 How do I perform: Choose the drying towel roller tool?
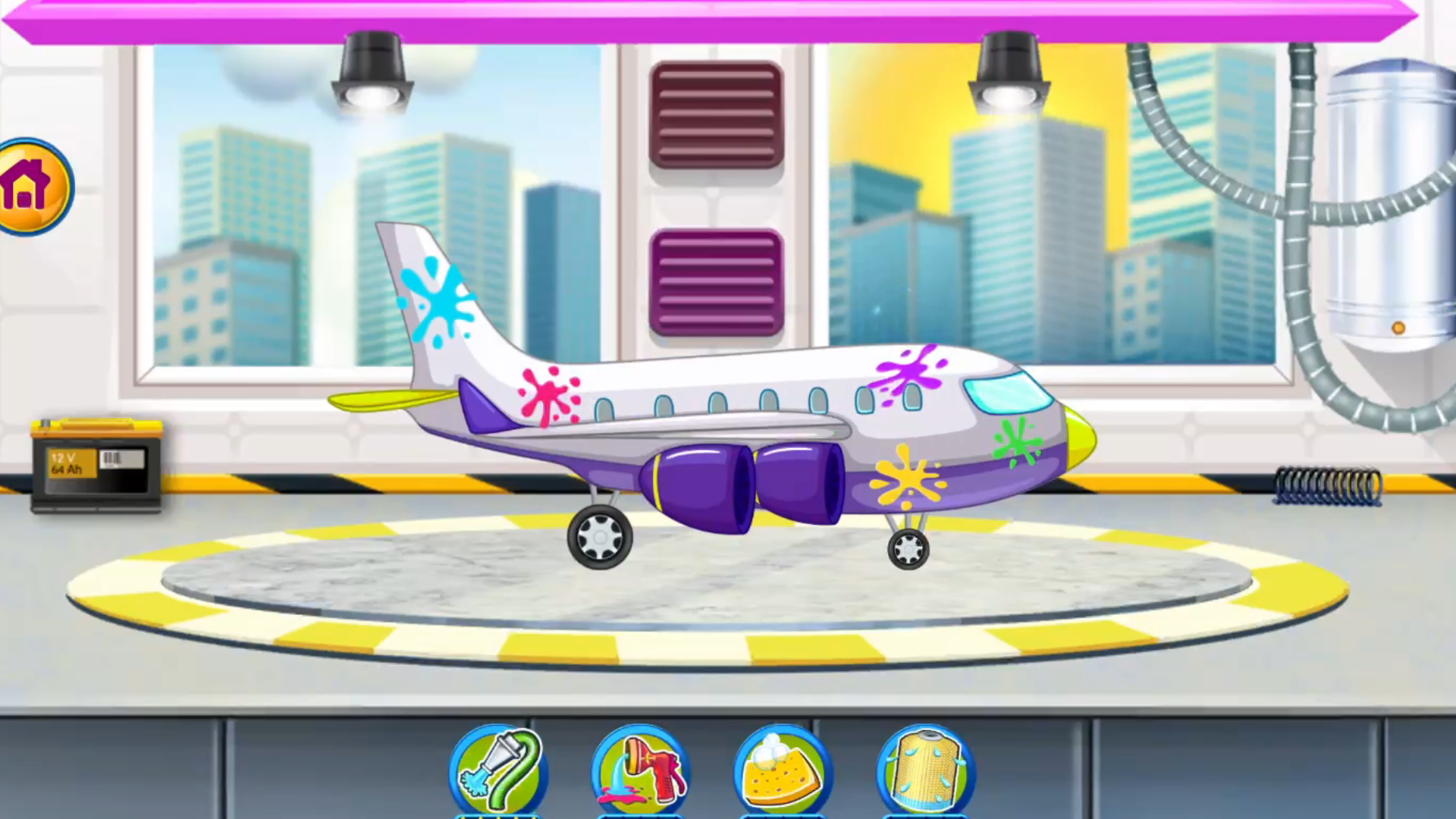point(921,770)
